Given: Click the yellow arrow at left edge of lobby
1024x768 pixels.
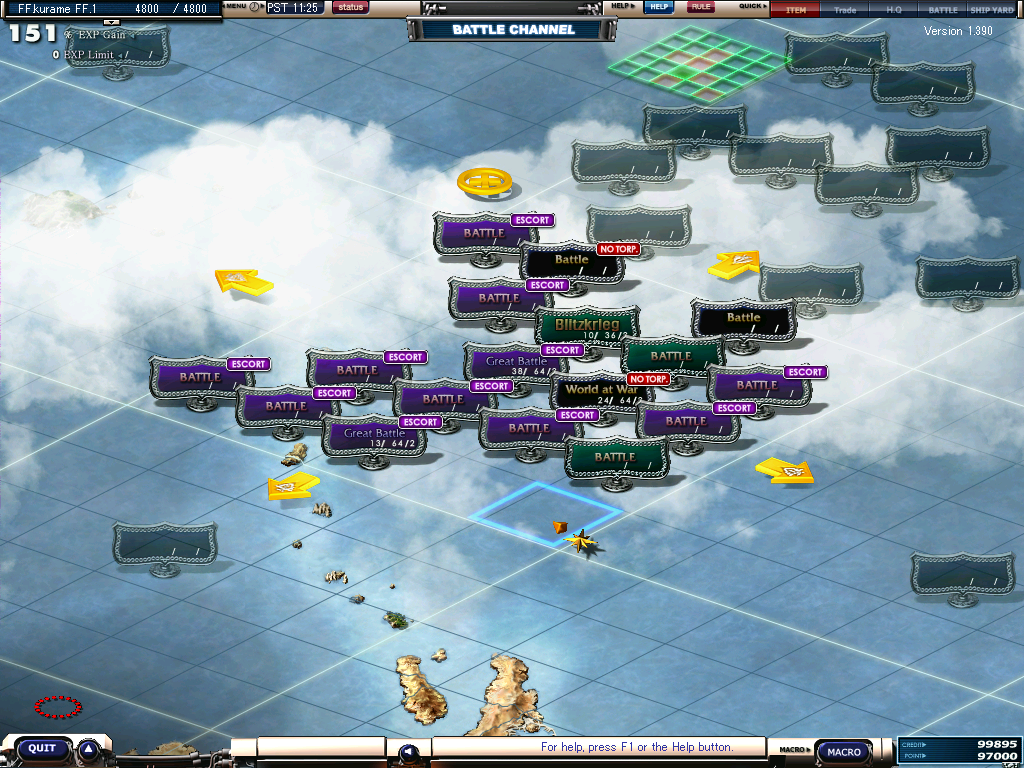Looking at the screenshot, I should (x=244, y=282).
